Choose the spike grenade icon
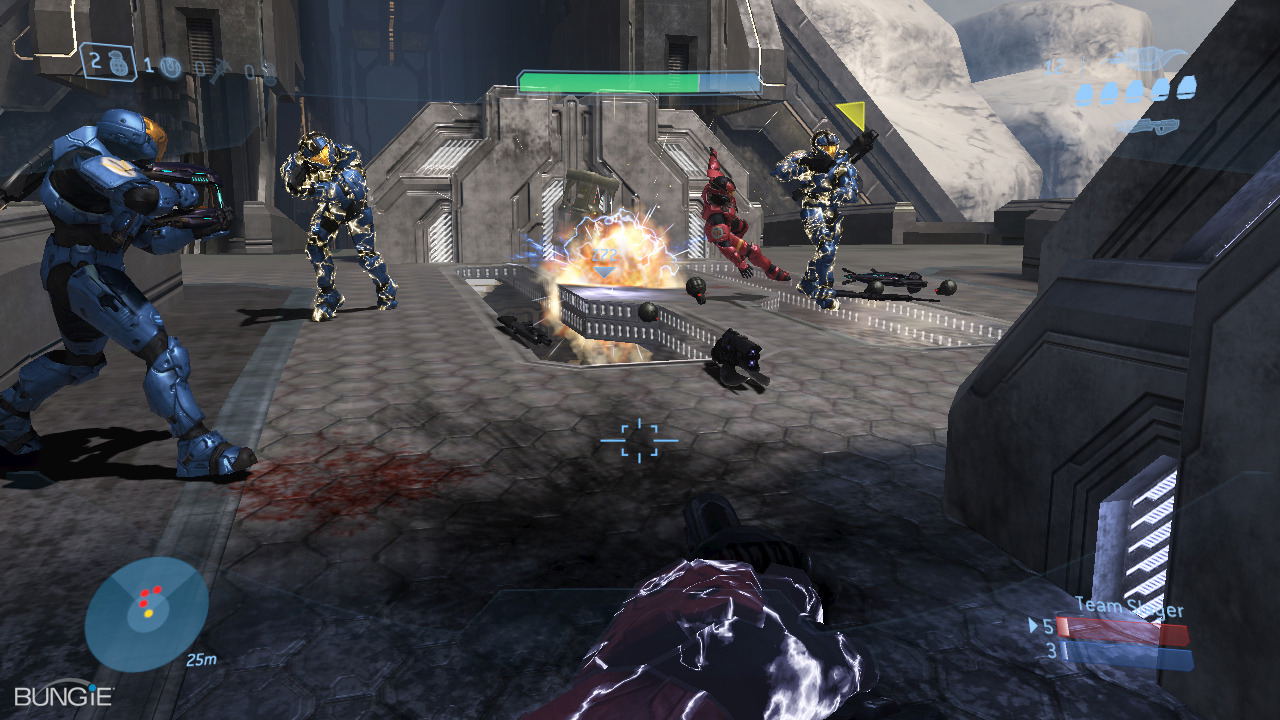This screenshot has height=720, width=1280. (x=222, y=69)
